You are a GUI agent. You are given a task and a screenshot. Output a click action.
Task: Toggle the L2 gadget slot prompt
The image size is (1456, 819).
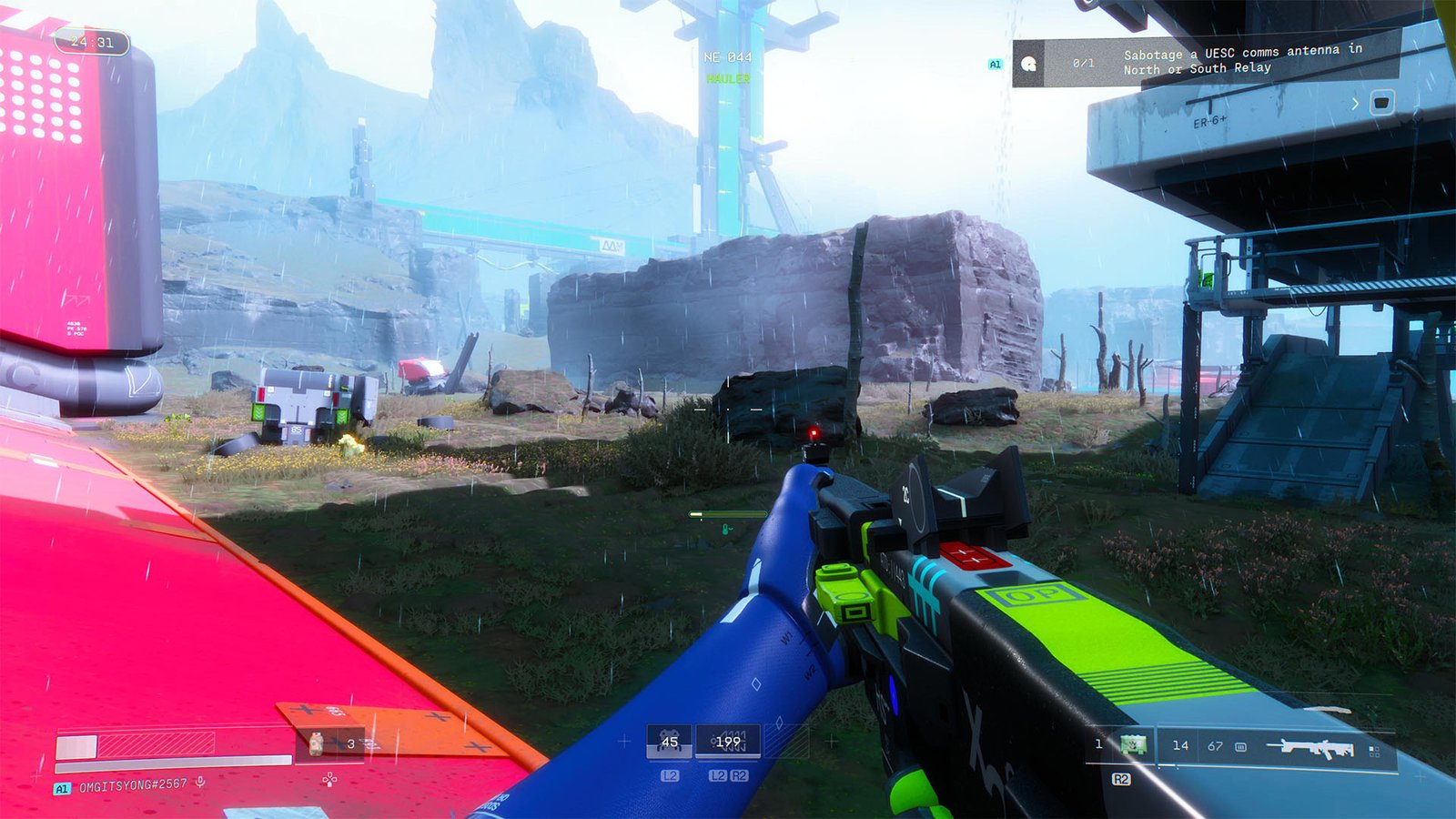coord(671,775)
